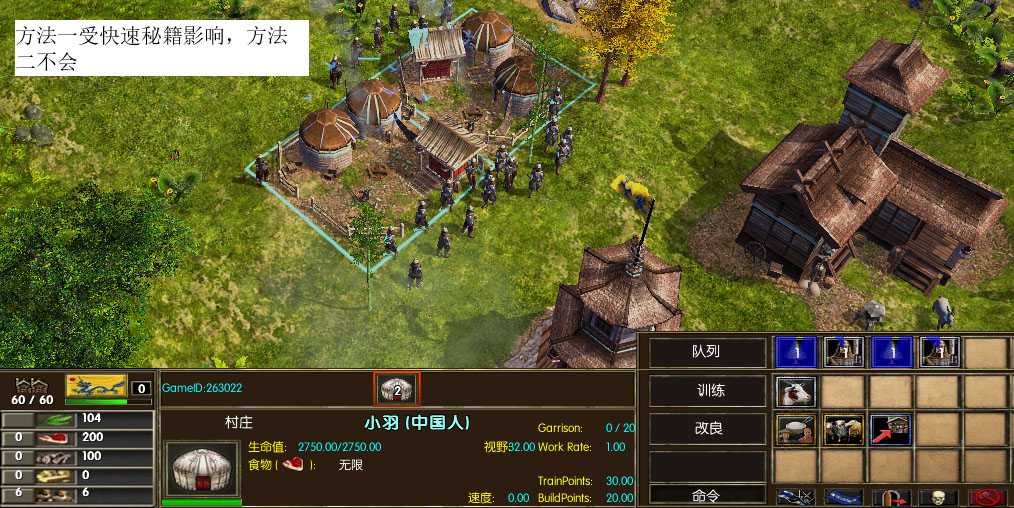Select the blue ribbon command icon
Viewport: 1014px width, 508px height.
click(843, 497)
